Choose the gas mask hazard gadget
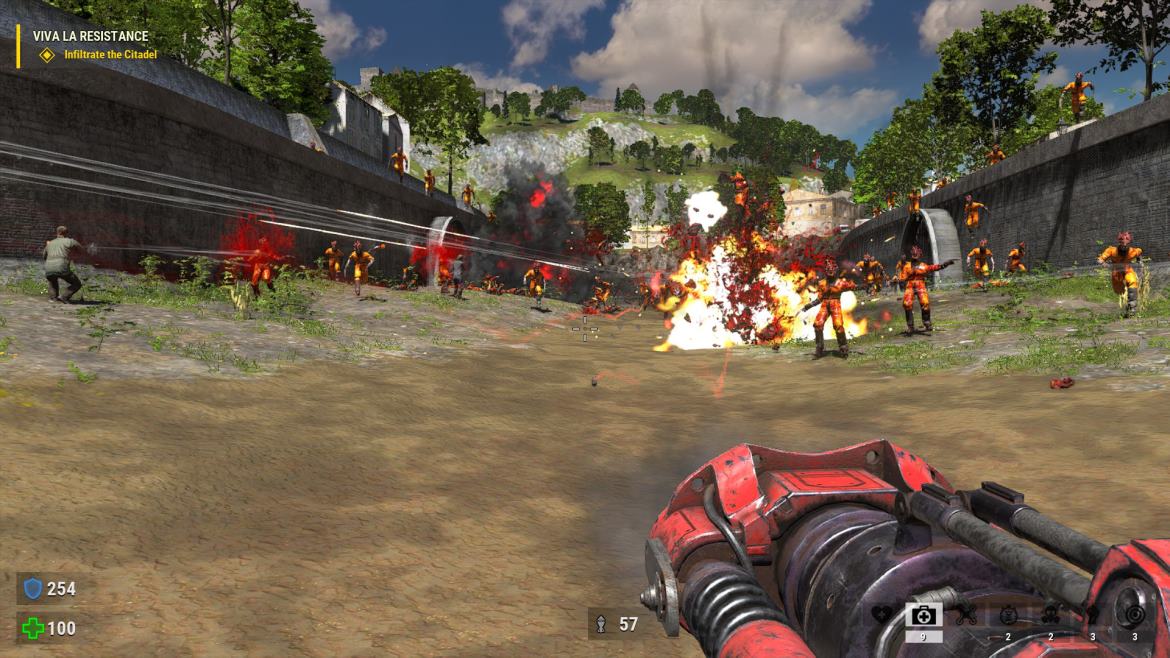This screenshot has height=658, width=1170. (1050, 615)
